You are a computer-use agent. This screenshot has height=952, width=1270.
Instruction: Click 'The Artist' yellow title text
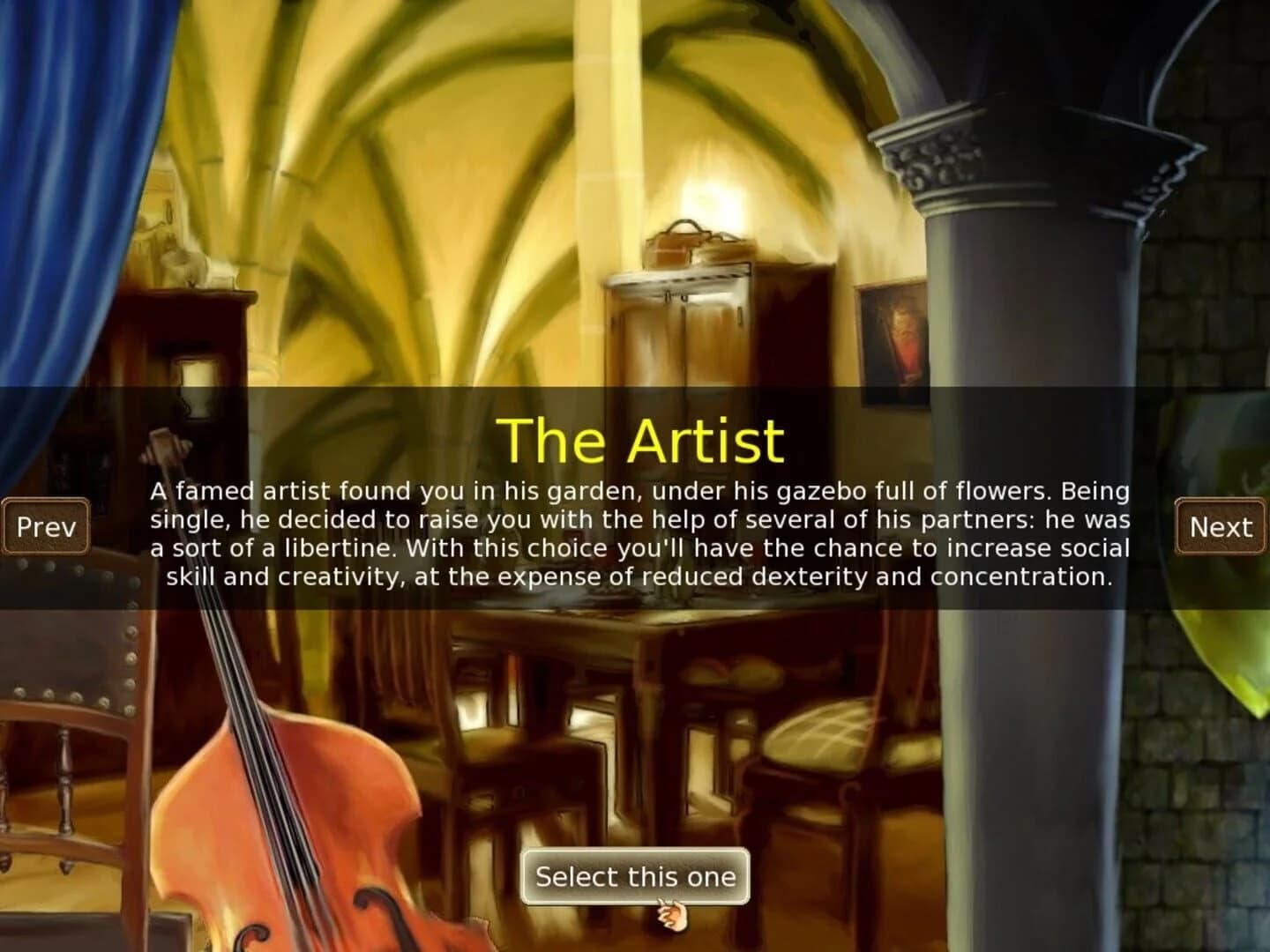pyautogui.click(x=641, y=441)
